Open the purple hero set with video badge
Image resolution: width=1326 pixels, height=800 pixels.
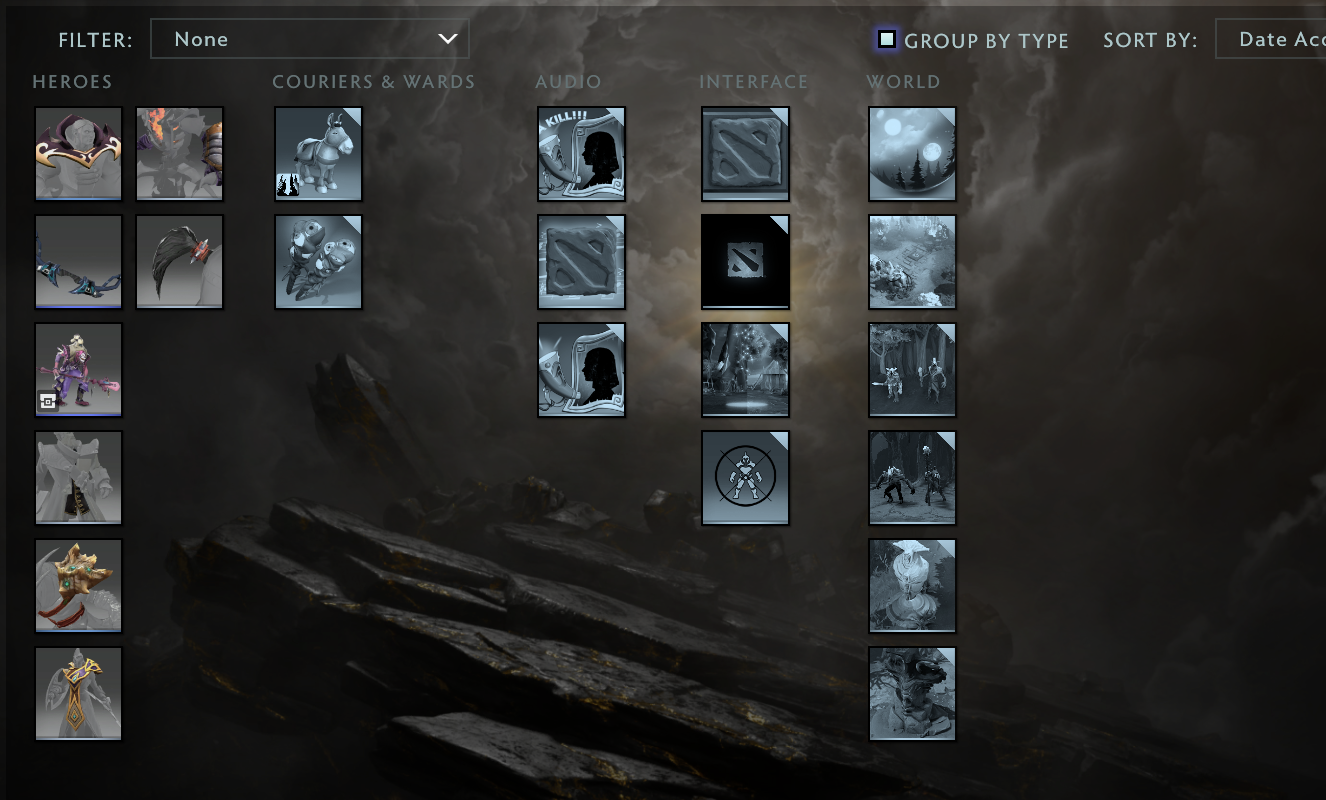coord(78,369)
